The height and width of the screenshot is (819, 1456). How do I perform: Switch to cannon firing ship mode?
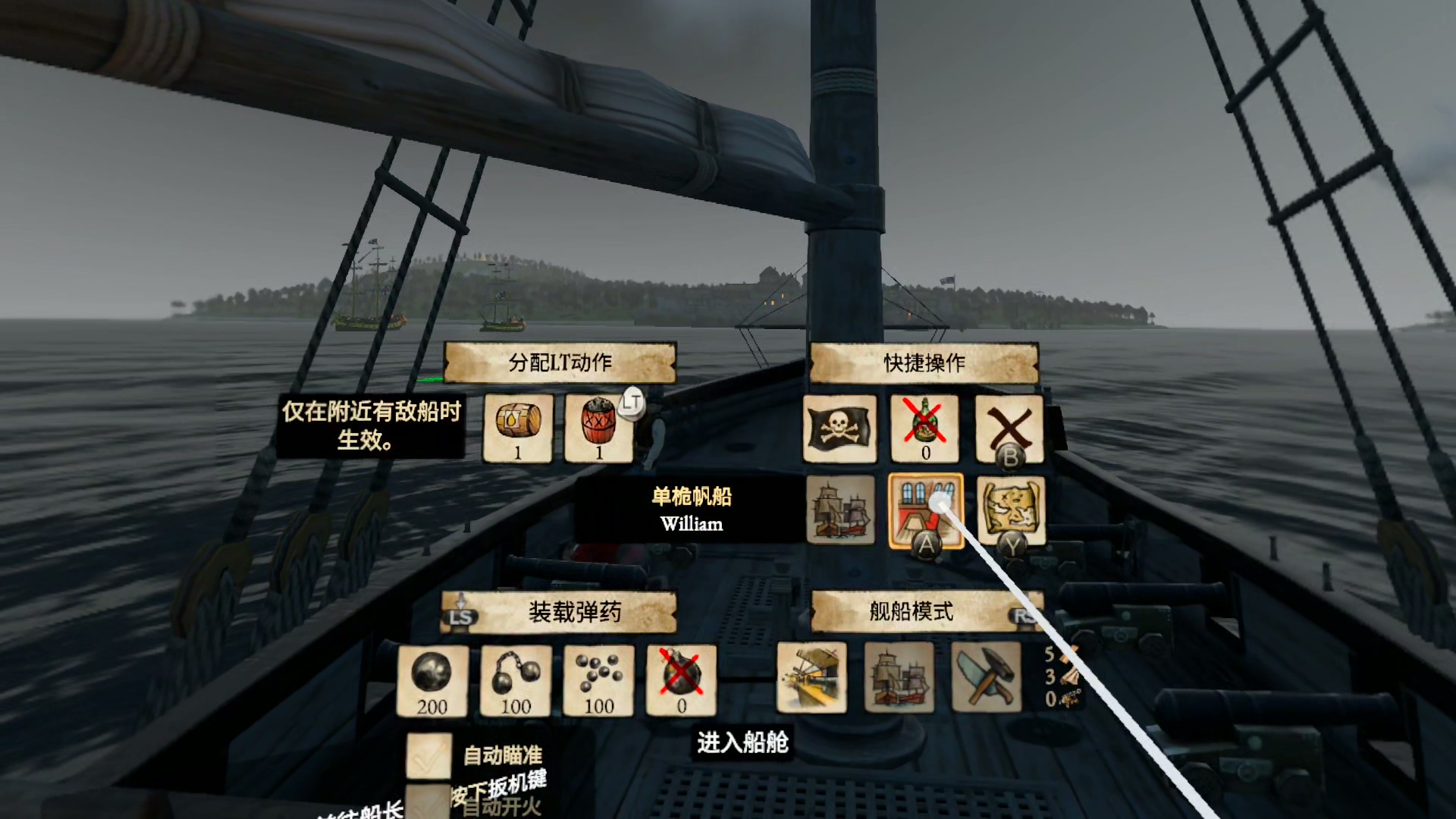tap(811, 677)
